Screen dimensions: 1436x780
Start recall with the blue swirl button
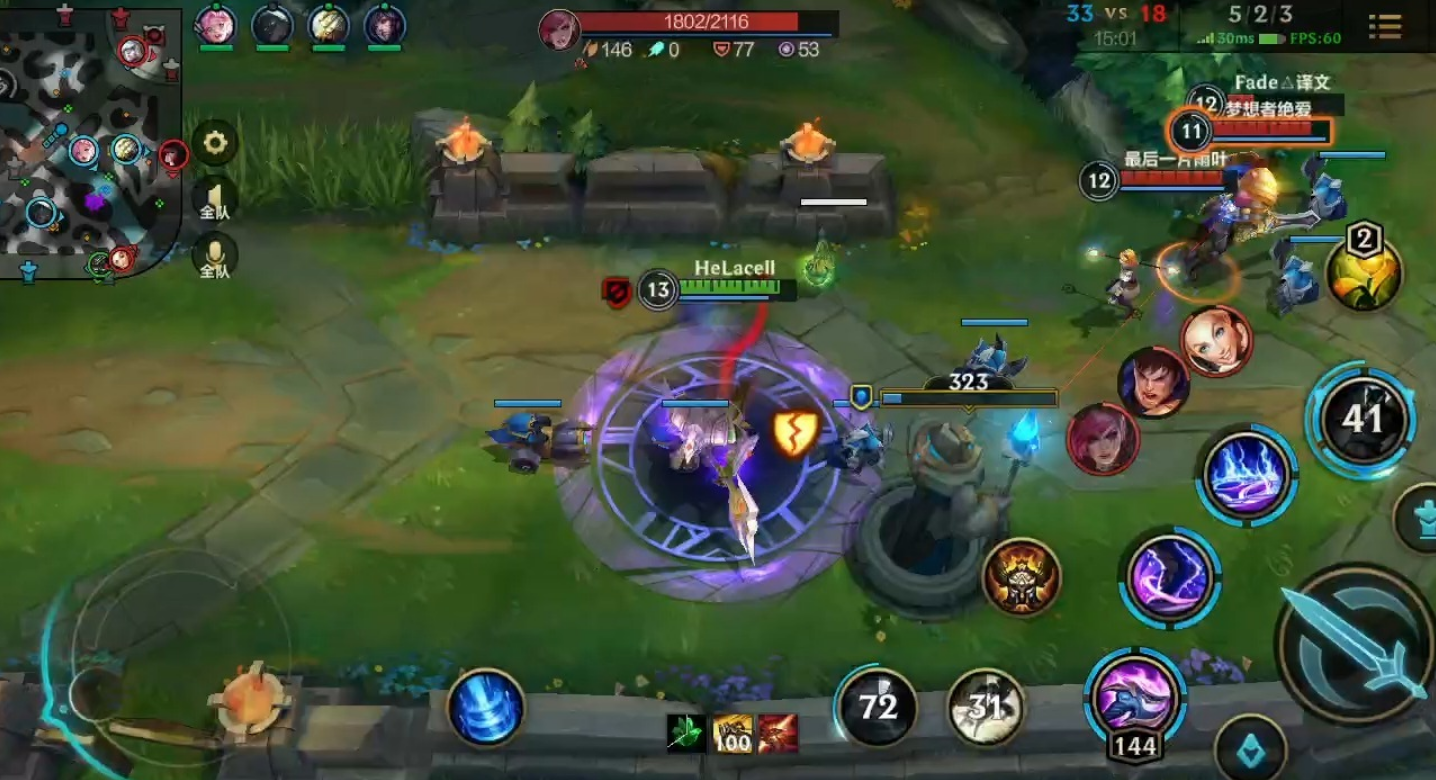pyautogui.click(x=486, y=707)
